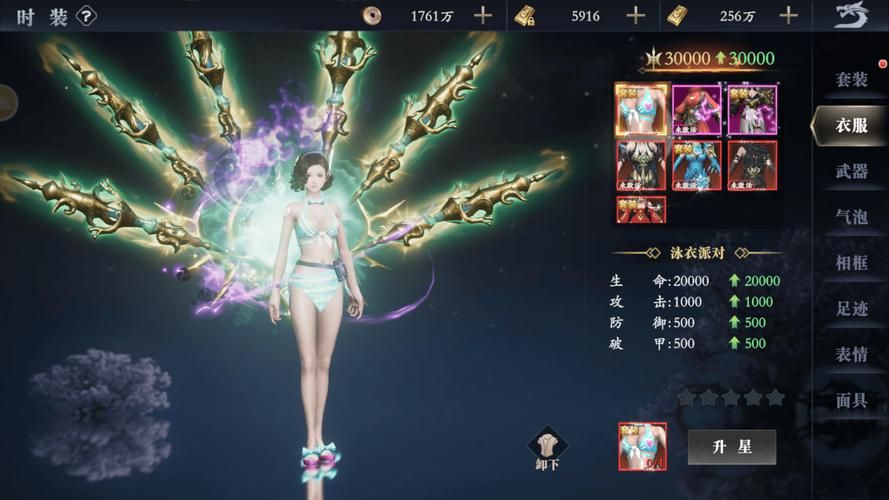Add copper coins with the plus button

(x=483, y=15)
